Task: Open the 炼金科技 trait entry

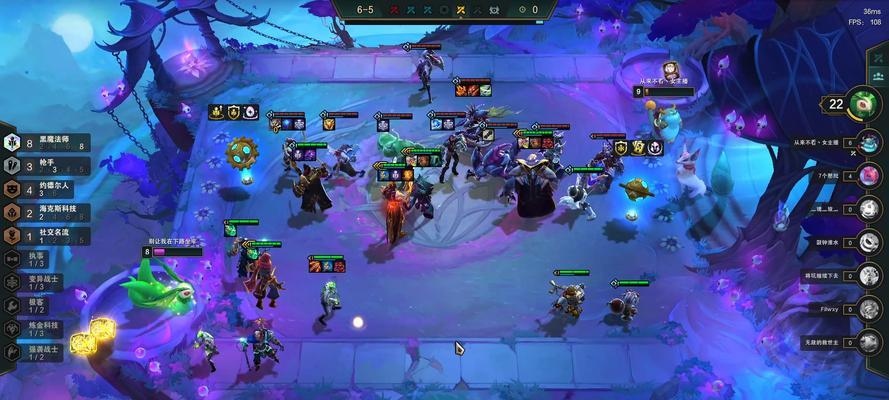Action: click(30, 328)
